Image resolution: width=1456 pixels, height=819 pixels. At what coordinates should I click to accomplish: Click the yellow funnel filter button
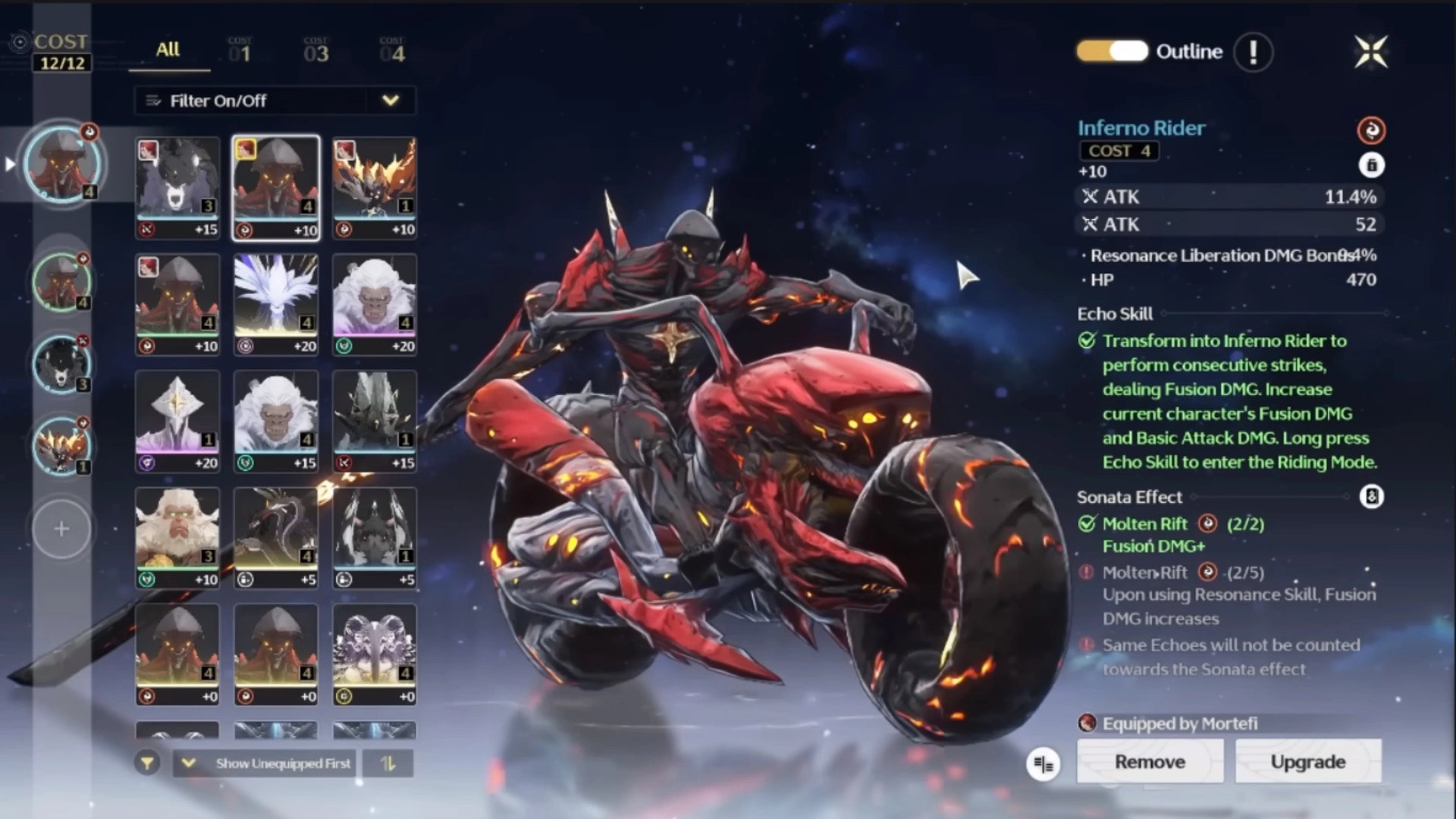pyautogui.click(x=147, y=764)
